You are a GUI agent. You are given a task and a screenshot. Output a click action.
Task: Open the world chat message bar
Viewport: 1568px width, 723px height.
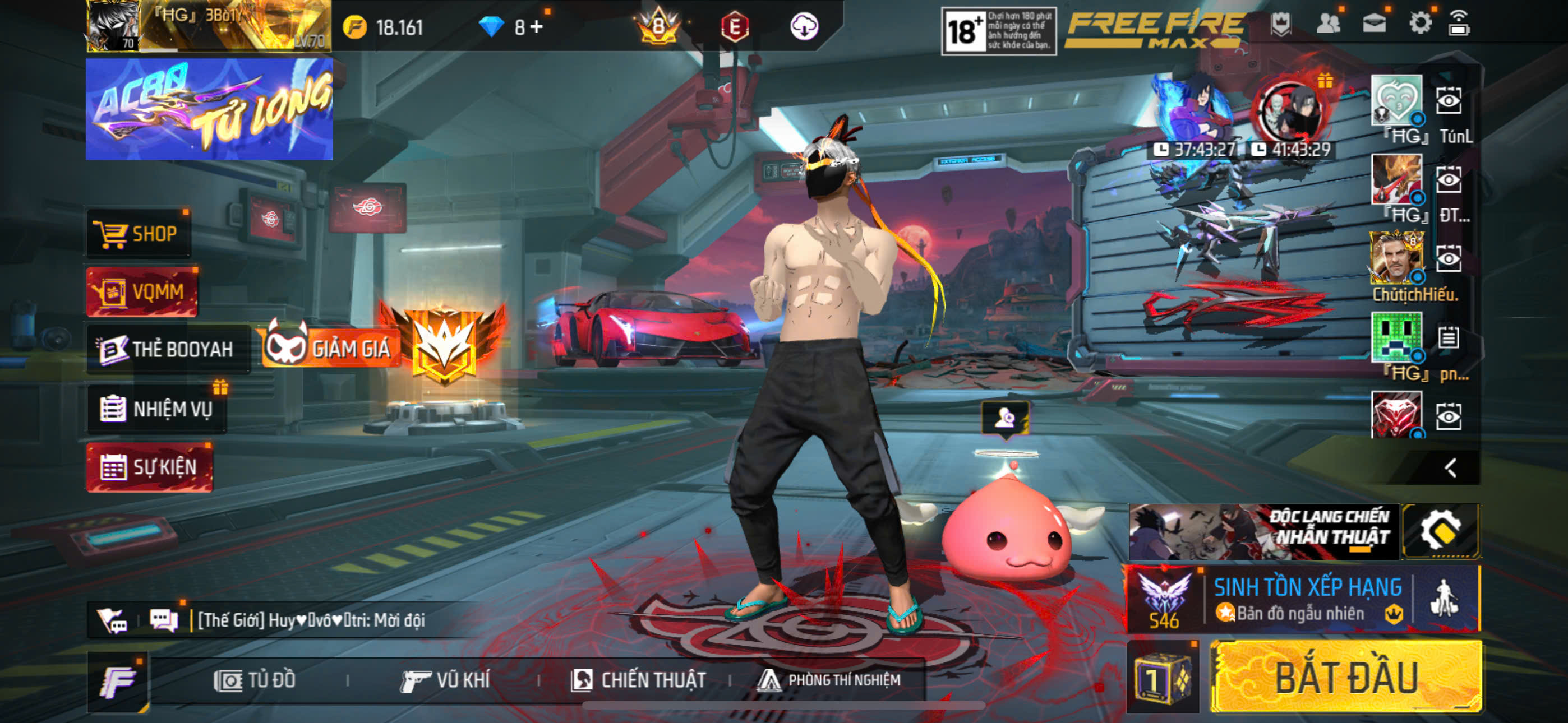pos(311,620)
